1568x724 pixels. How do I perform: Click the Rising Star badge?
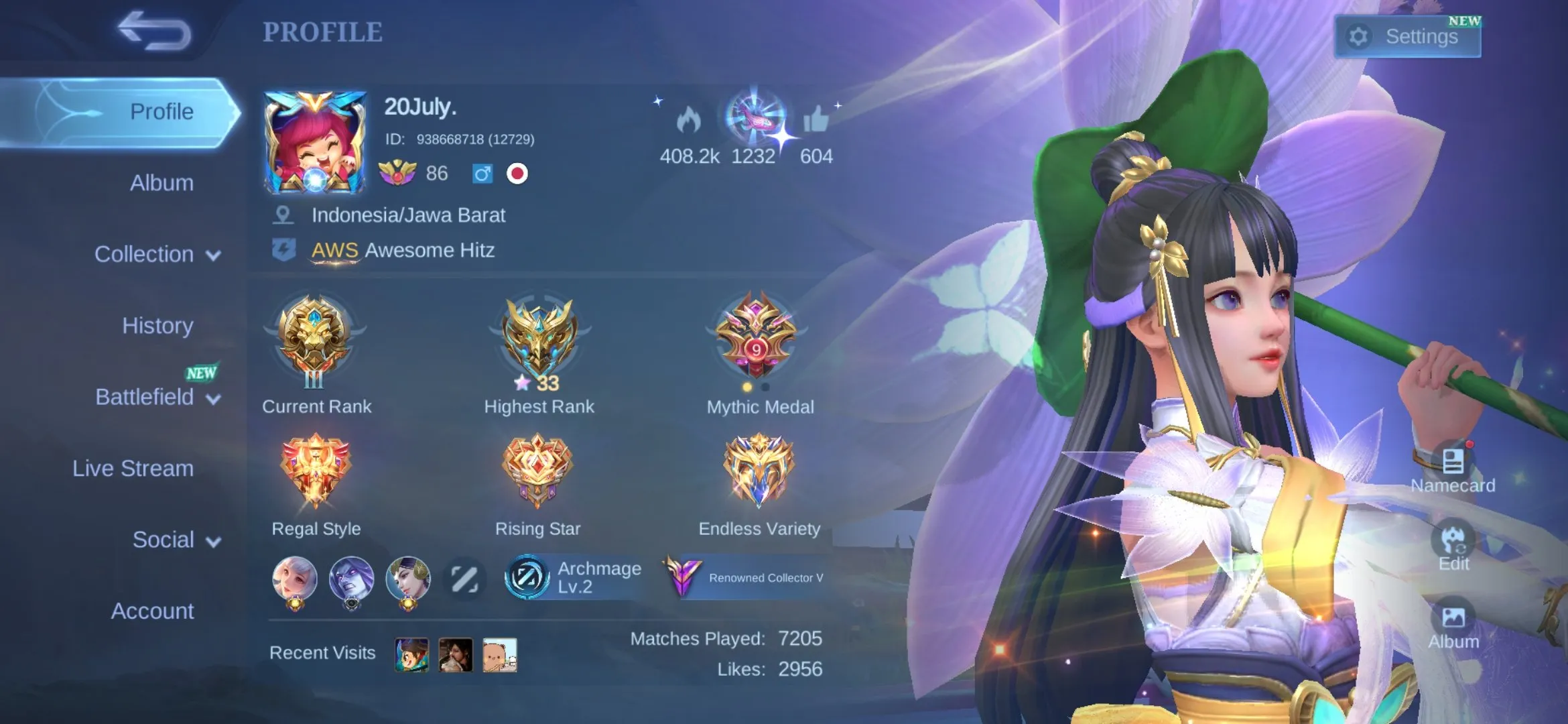tap(537, 469)
